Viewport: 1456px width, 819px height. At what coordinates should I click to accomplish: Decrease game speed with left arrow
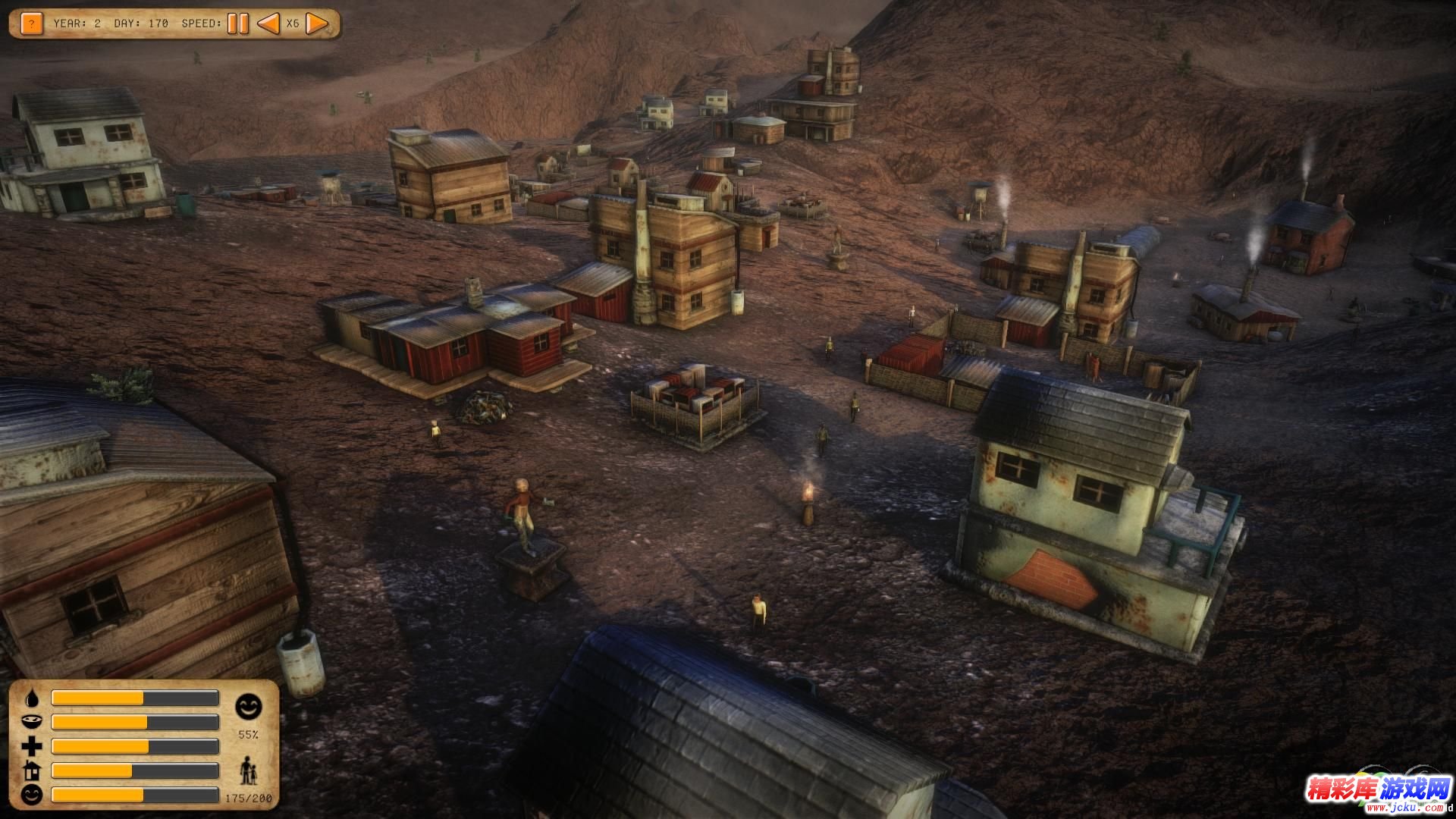click(268, 24)
